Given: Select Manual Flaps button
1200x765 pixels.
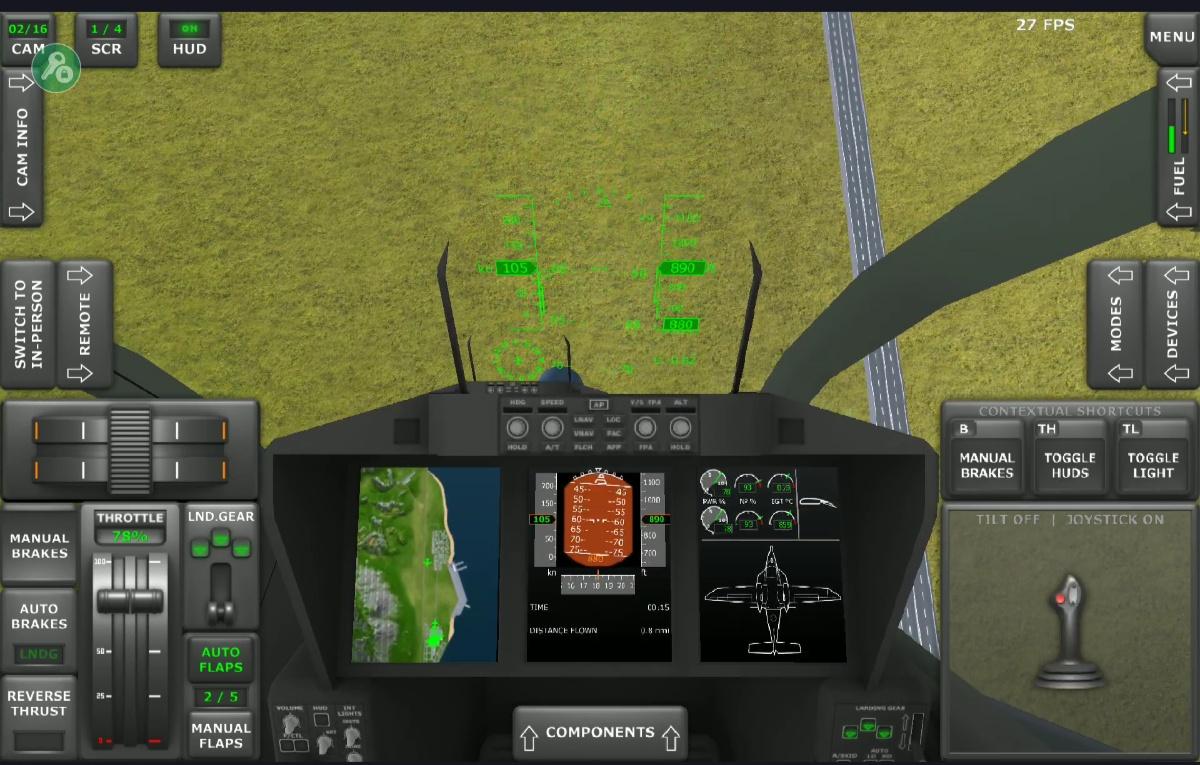Looking at the screenshot, I should (221, 735).
